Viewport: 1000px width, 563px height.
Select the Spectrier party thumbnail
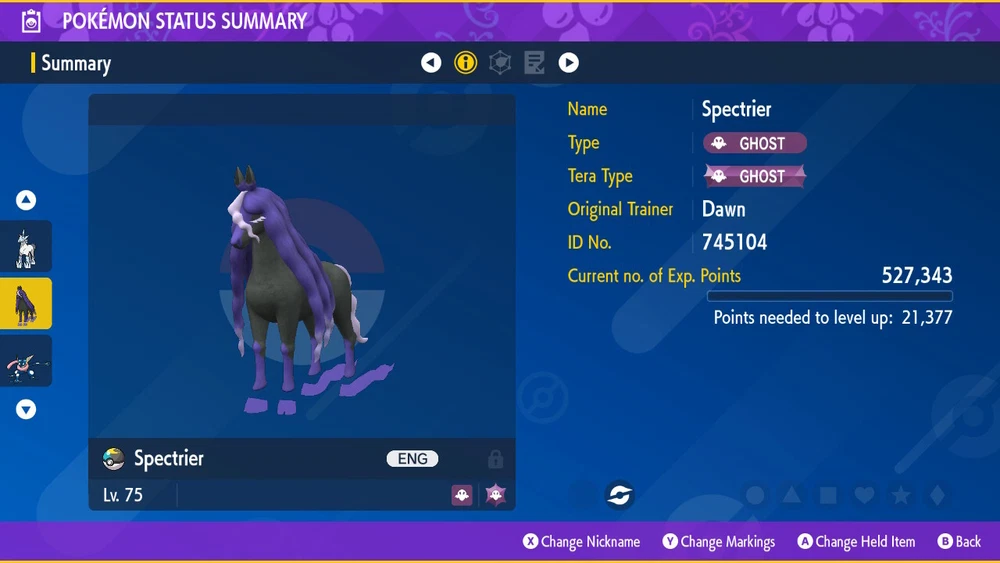tap(26, 304)
